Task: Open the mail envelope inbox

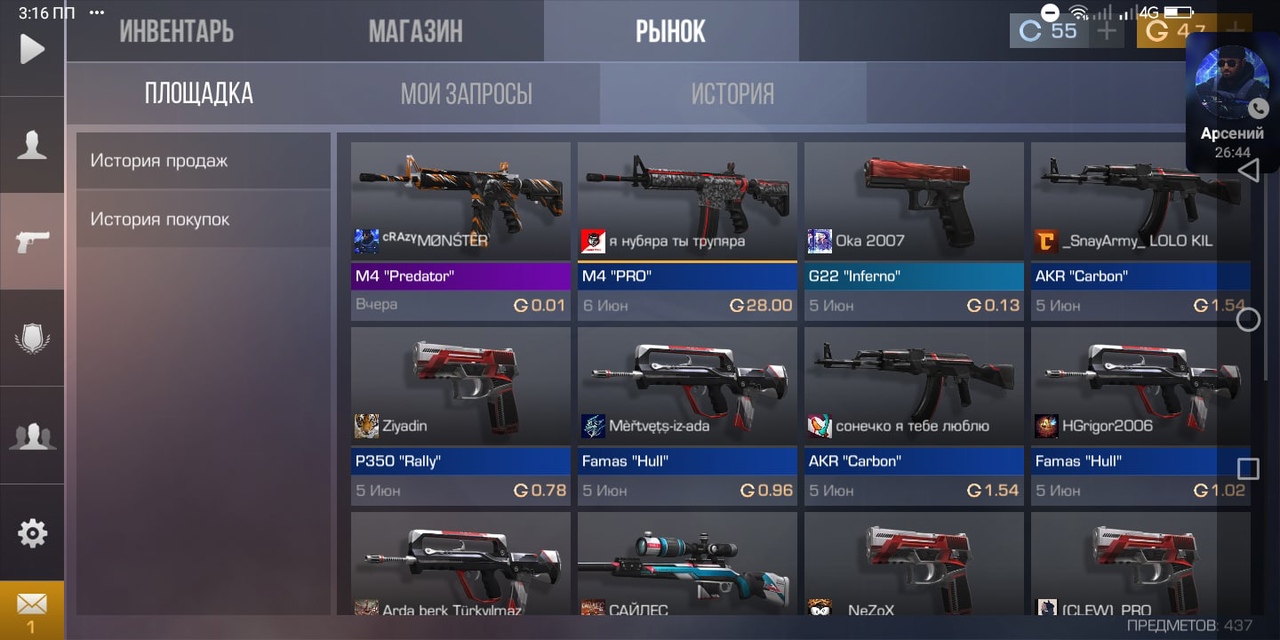Action: pos(32,609)
